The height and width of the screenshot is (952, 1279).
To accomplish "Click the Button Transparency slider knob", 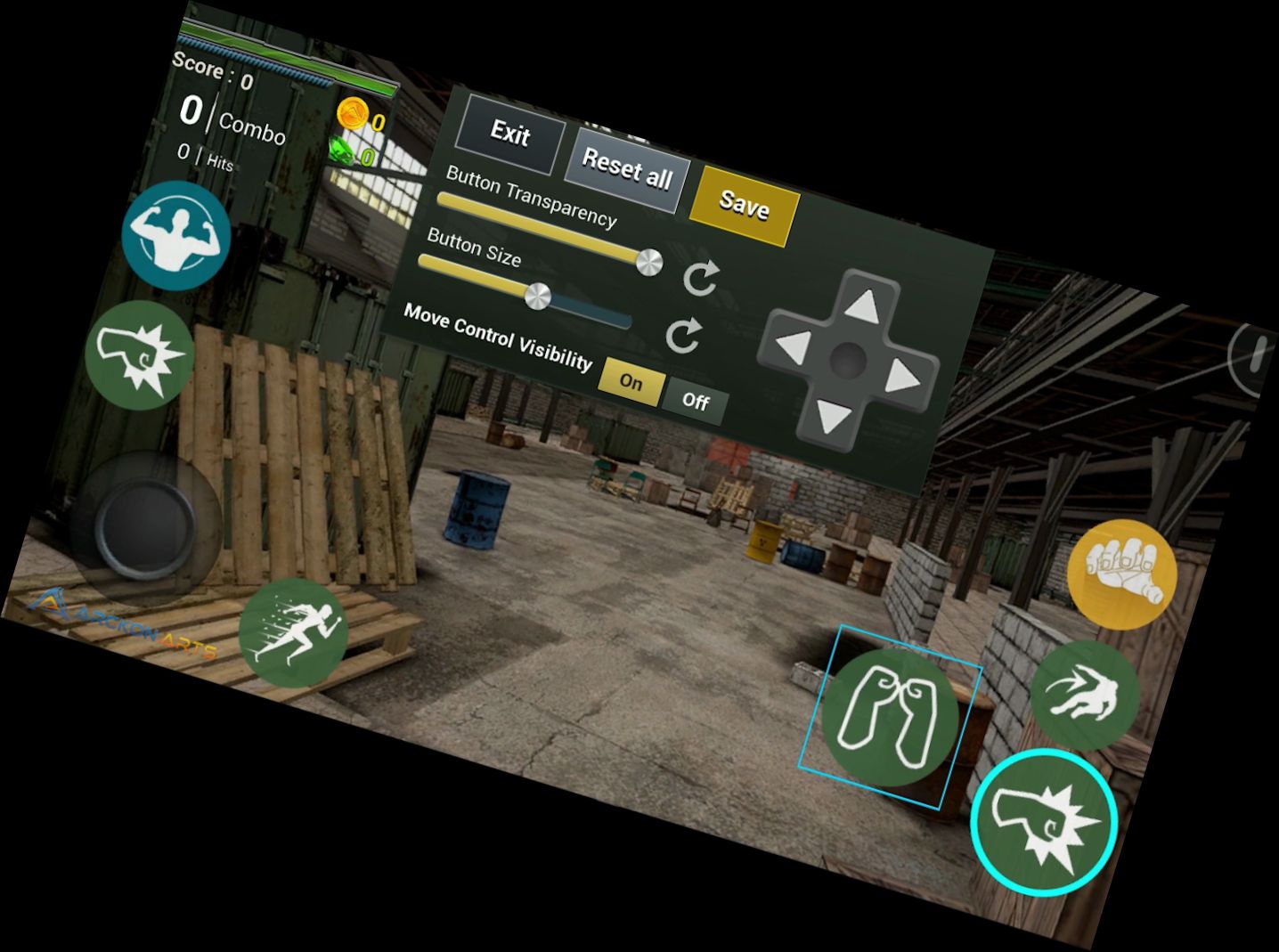I will [649, 261].
